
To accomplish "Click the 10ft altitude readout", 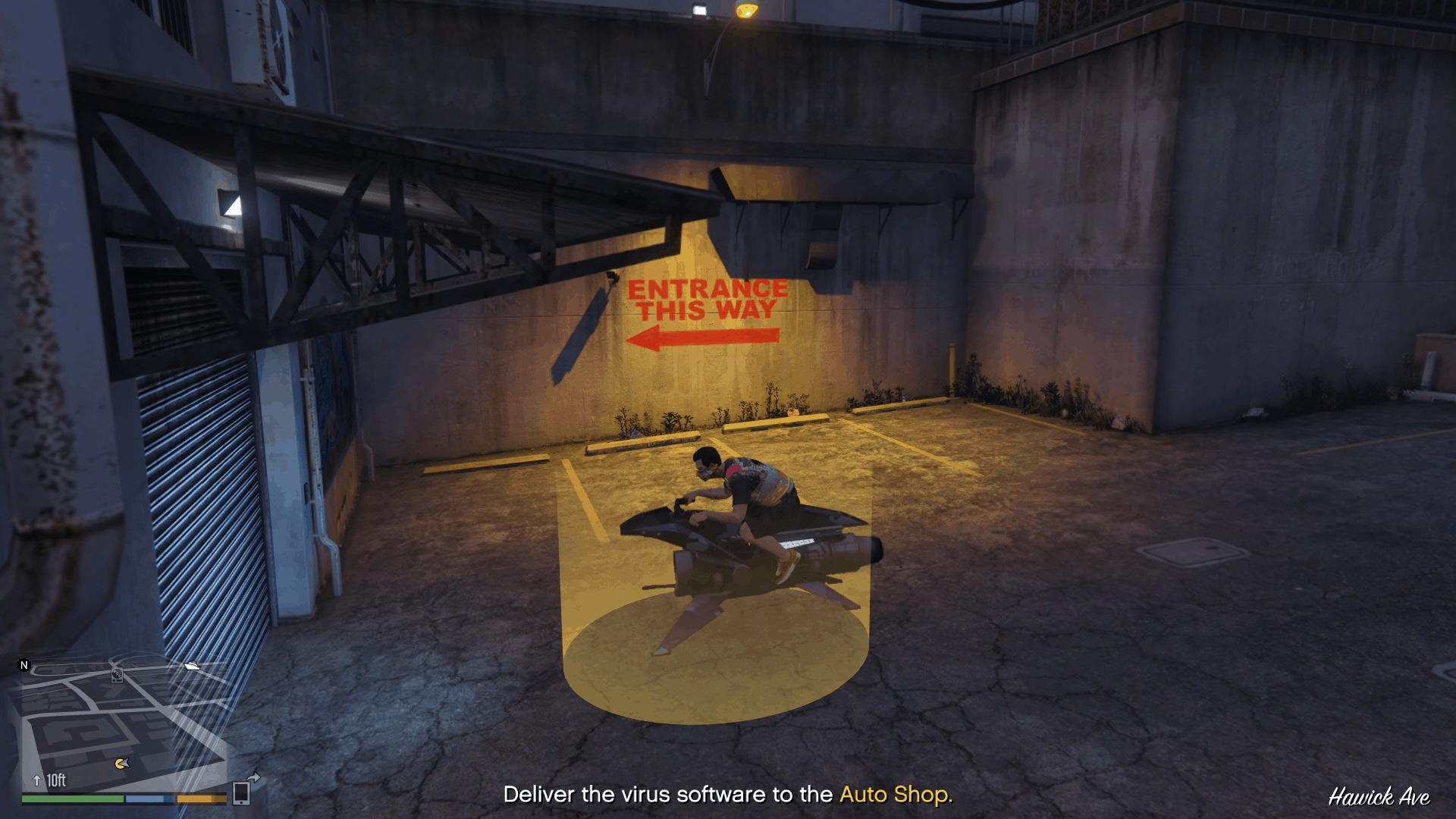I will pos(56,779).
